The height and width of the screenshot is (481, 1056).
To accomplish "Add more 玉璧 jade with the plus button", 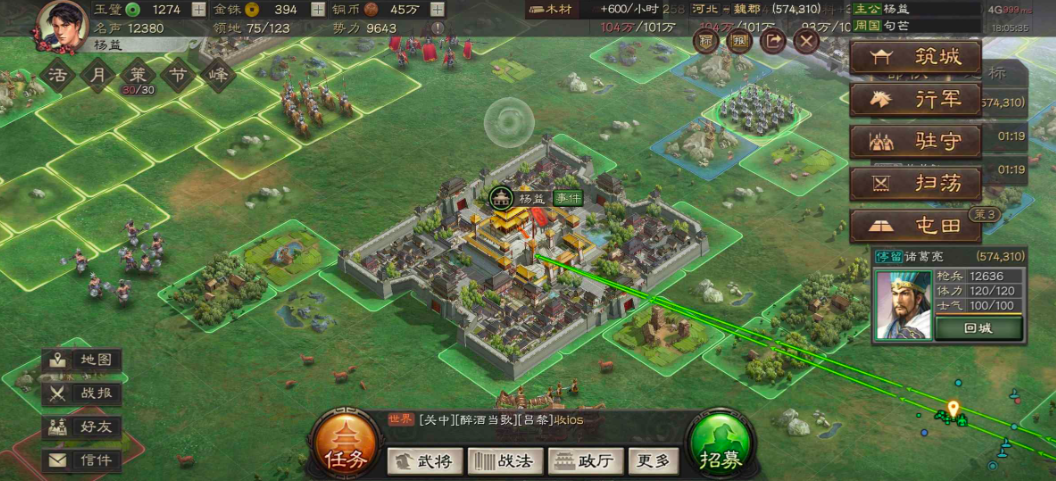I will click(198, 10).
